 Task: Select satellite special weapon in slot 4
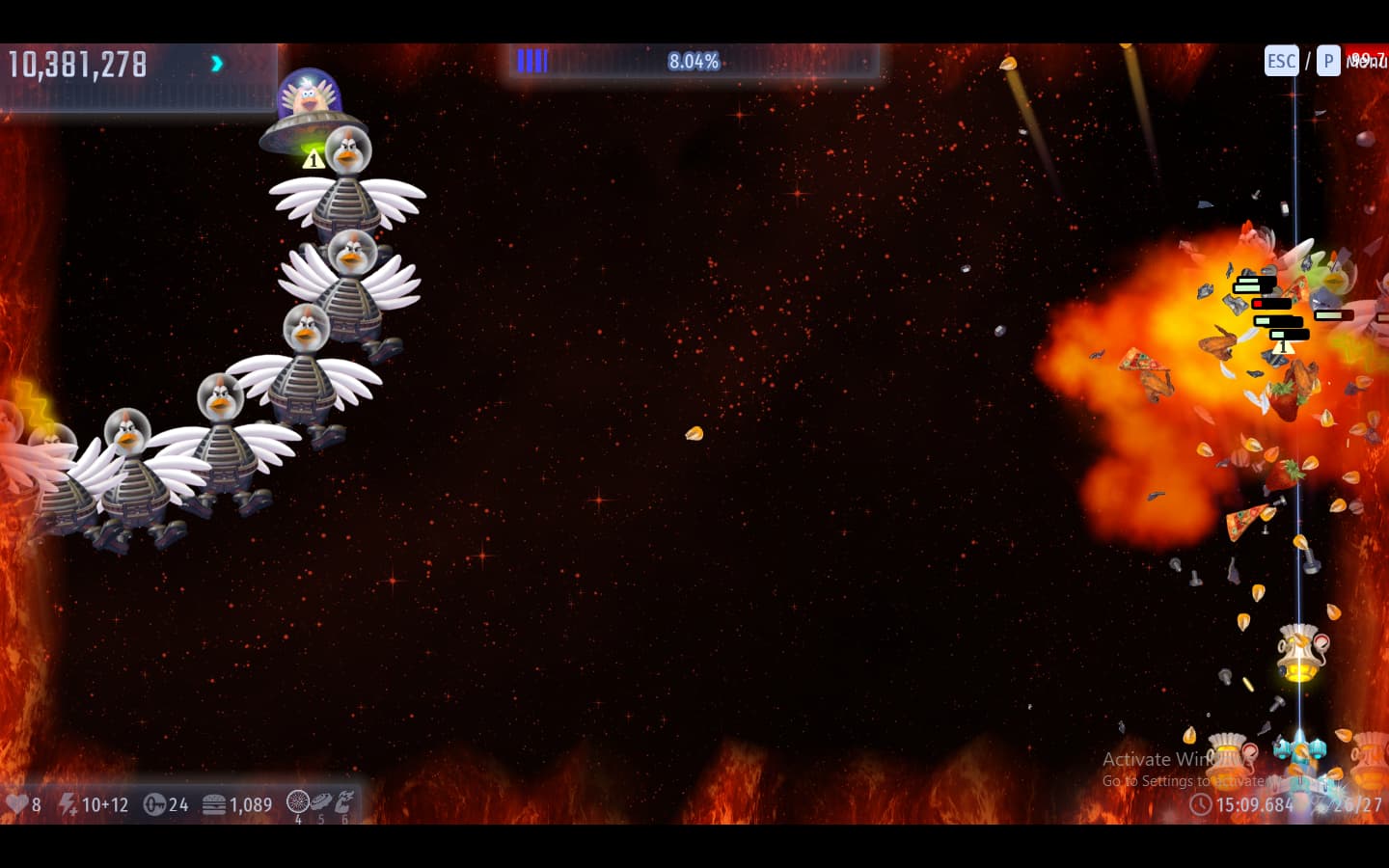[x=297, y=800]
